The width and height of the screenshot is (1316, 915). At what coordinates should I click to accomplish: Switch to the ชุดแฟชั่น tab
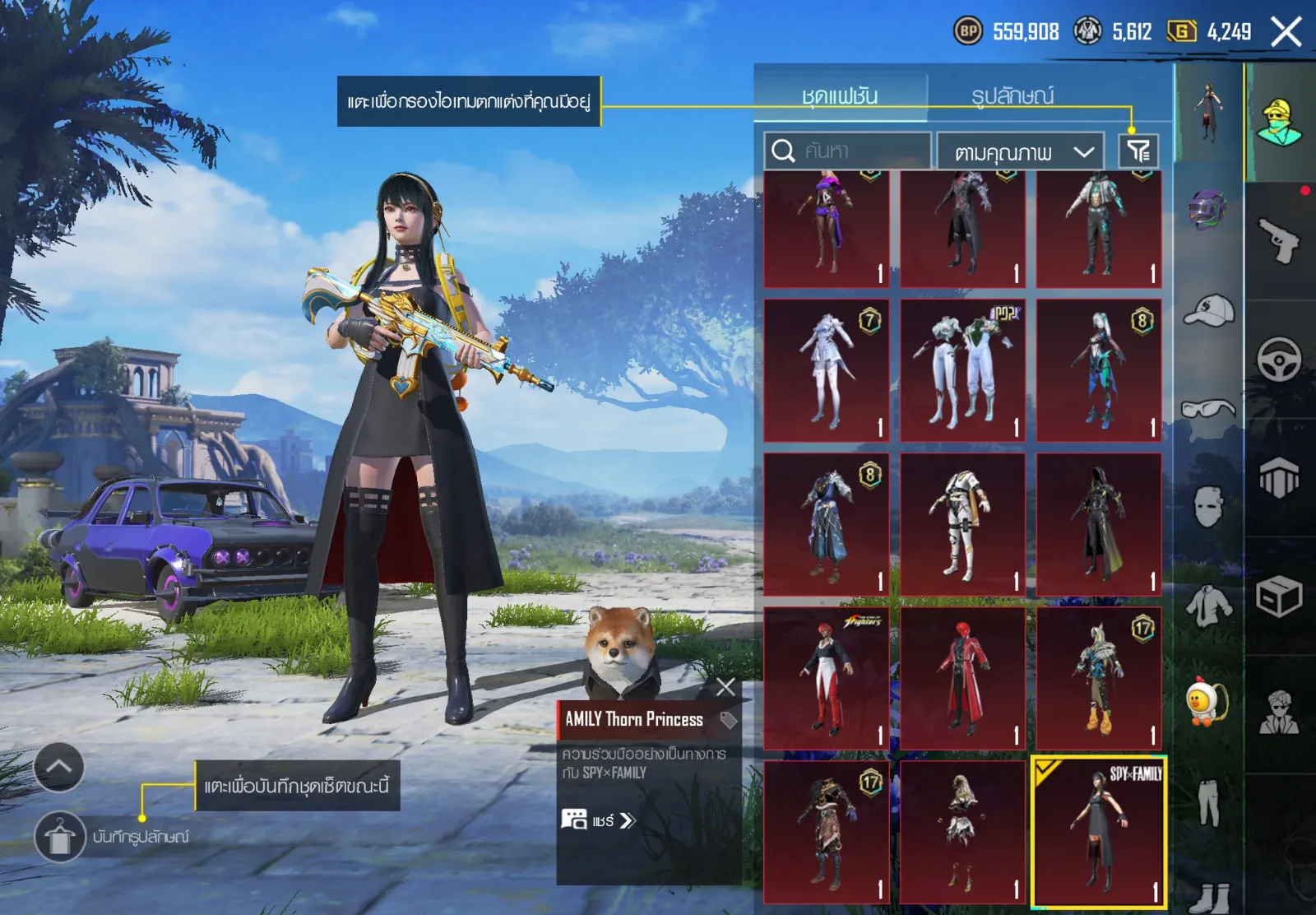[840, 96]
